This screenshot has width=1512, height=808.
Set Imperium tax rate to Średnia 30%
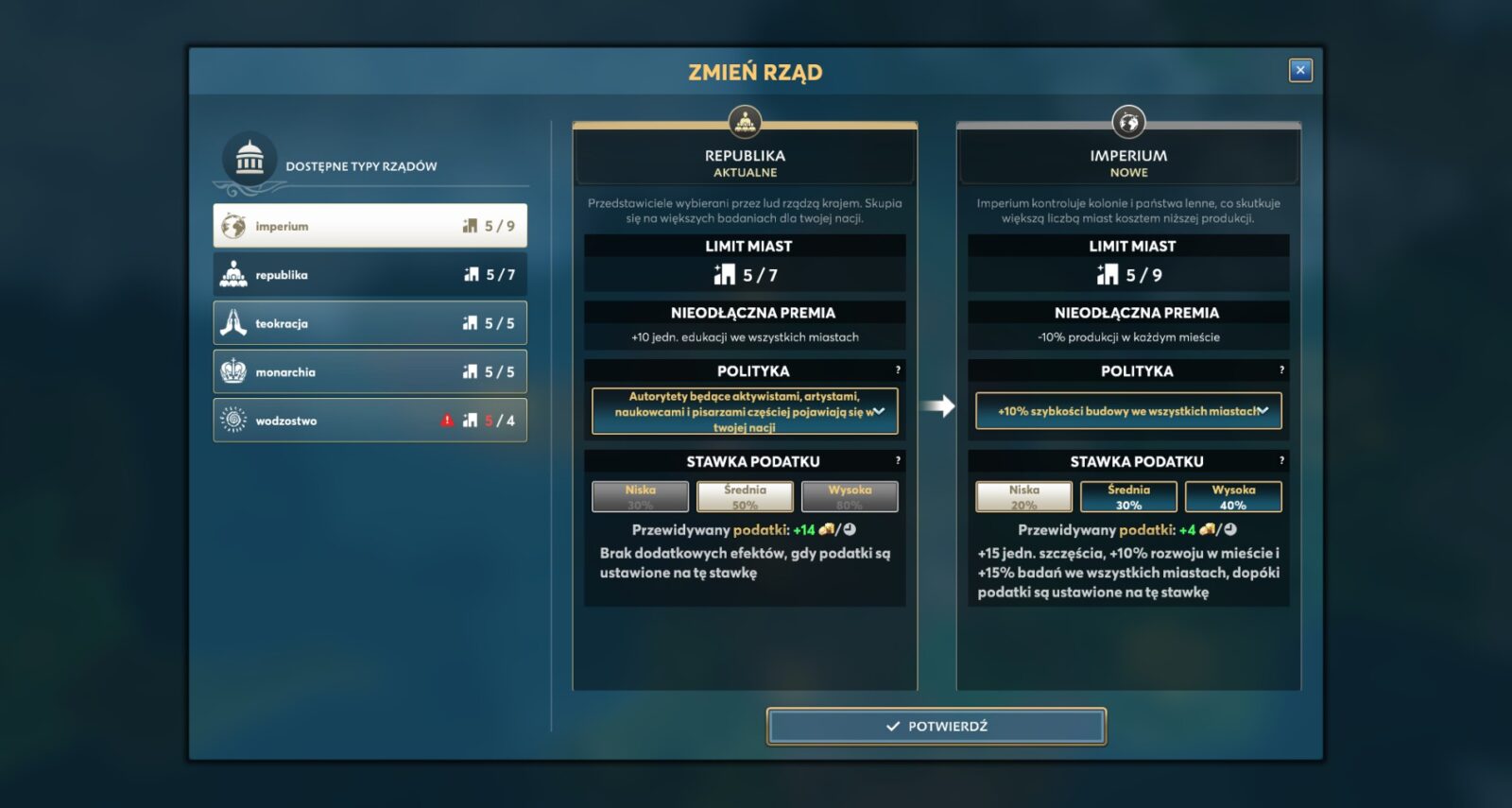point(1128,496)
